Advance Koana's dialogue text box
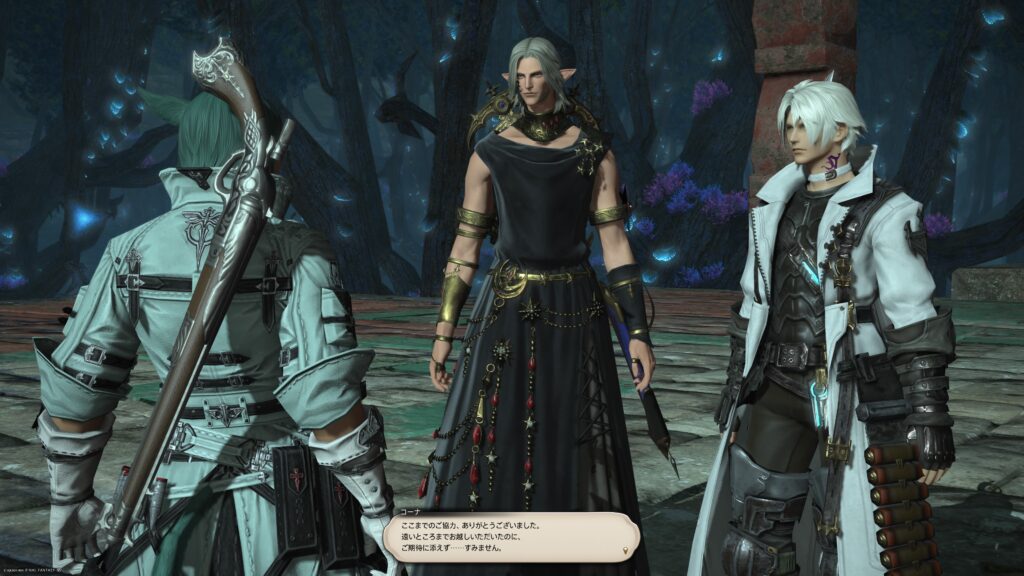Image resolution: width=1024 pixels, height=576 pixels. (x=510, y=537)
